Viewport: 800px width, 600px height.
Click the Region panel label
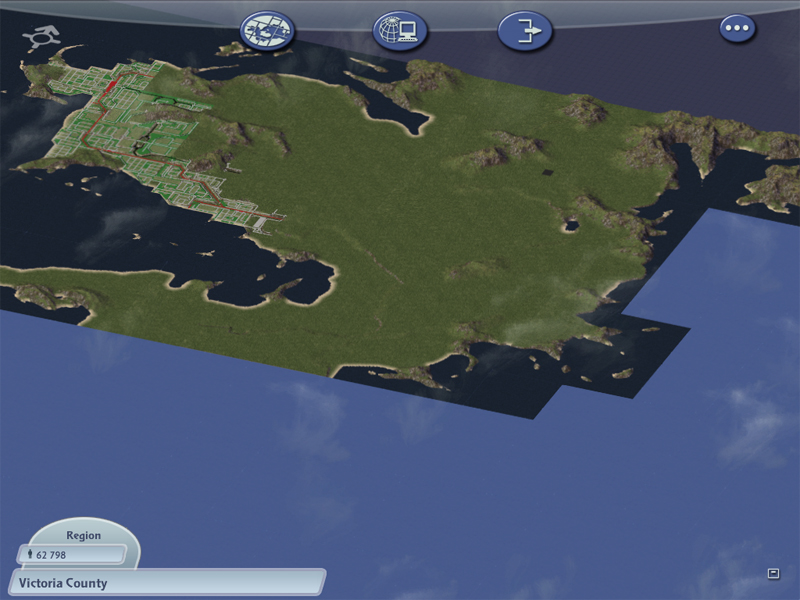(x=84, y=535)
